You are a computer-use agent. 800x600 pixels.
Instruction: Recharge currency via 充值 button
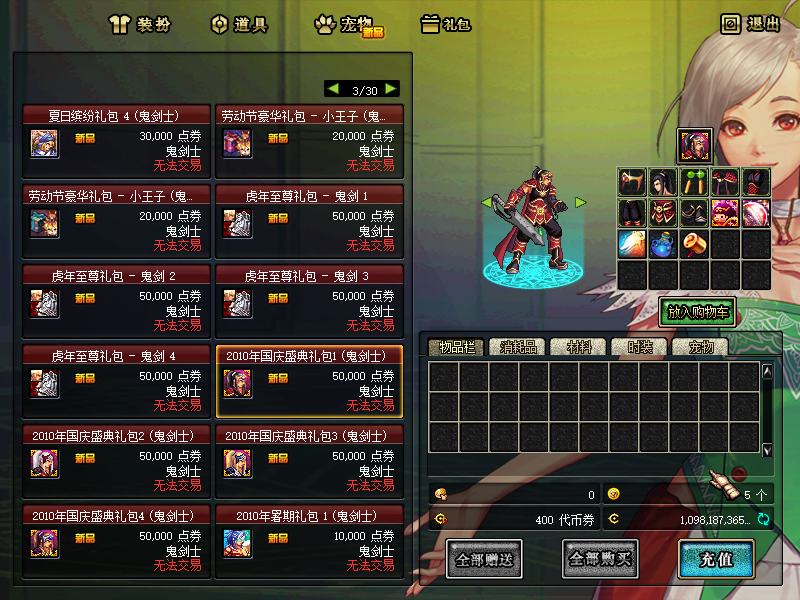click(715, 558)
